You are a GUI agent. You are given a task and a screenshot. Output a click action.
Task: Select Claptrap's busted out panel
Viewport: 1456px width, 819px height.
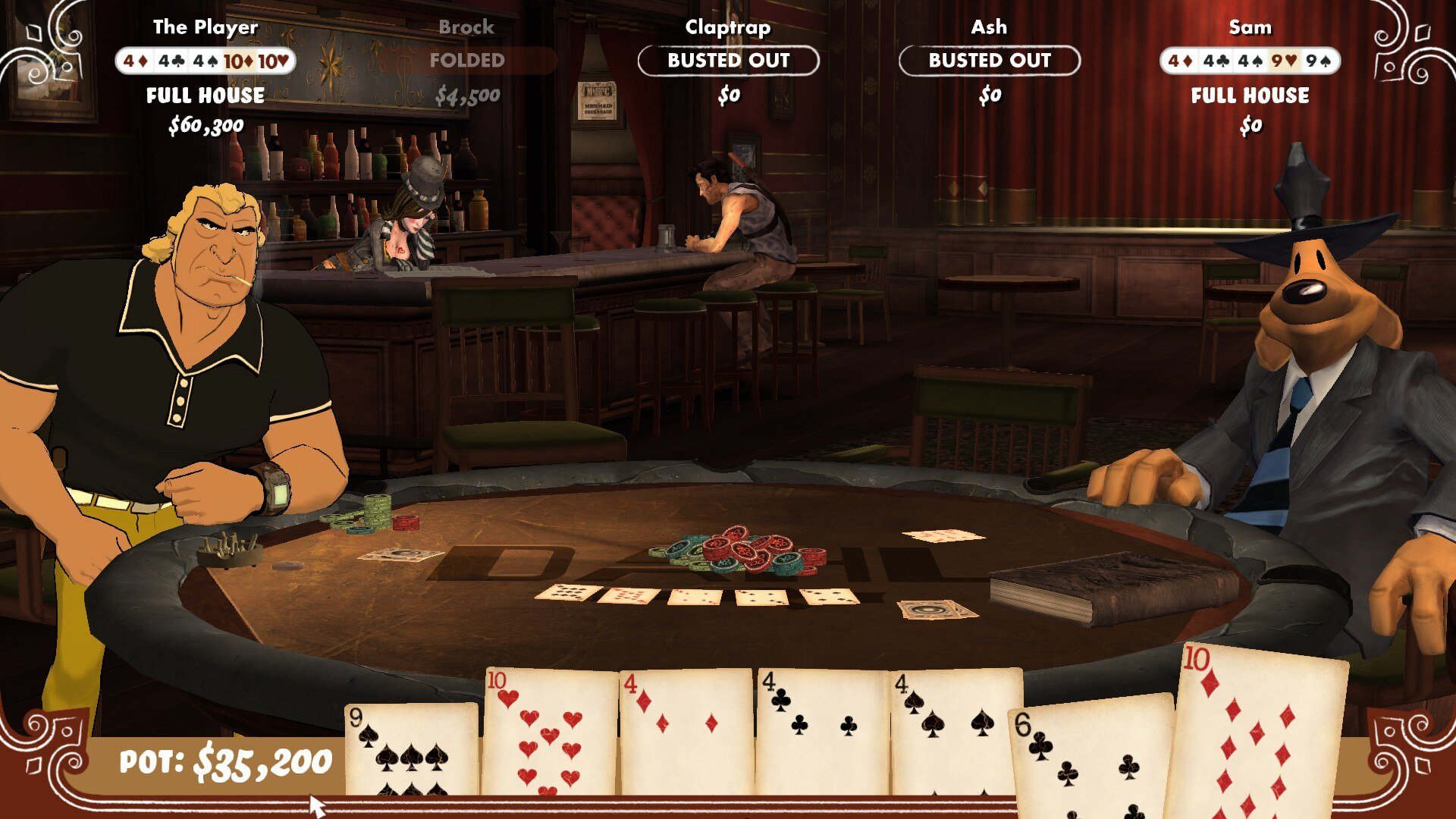click(x=728, y=61)
